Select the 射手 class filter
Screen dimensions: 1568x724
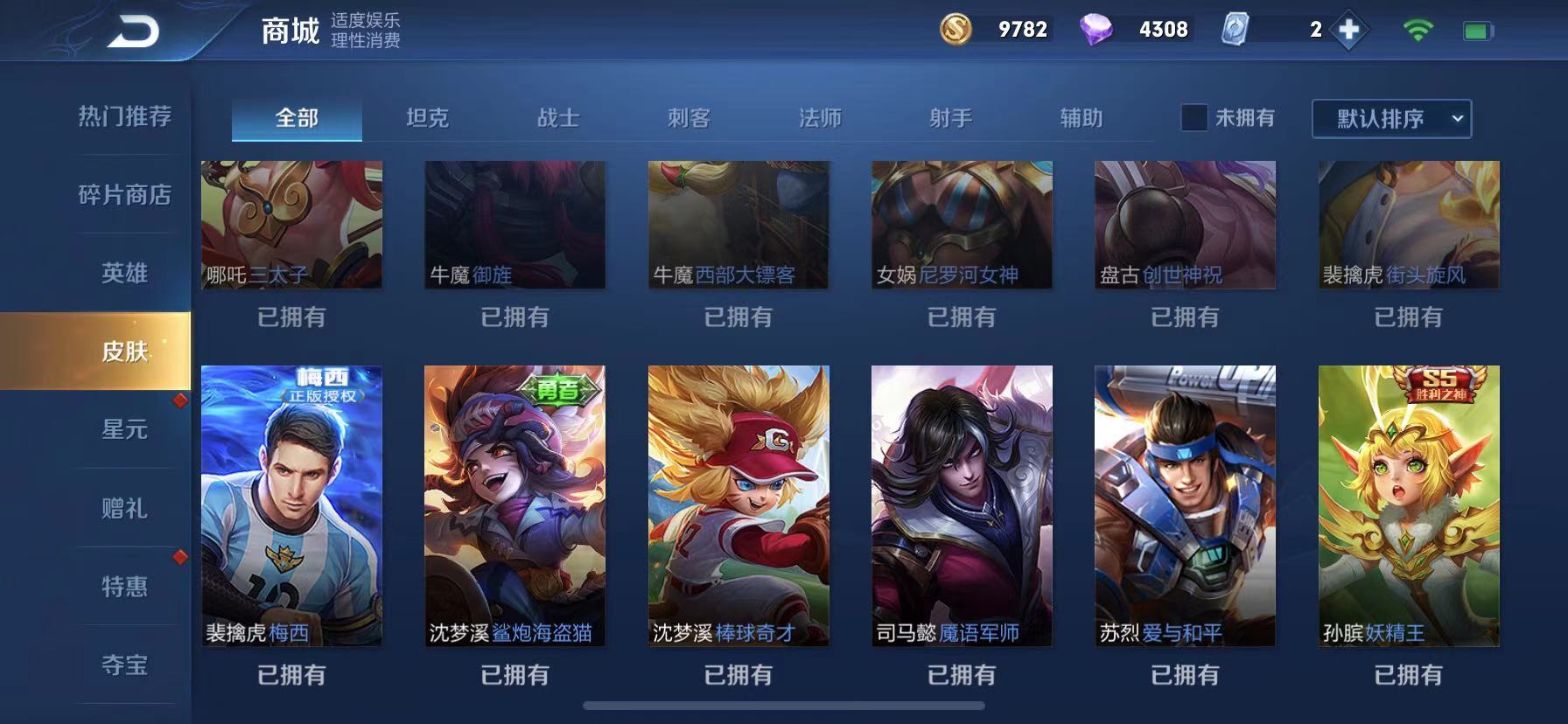coord(952,117)
